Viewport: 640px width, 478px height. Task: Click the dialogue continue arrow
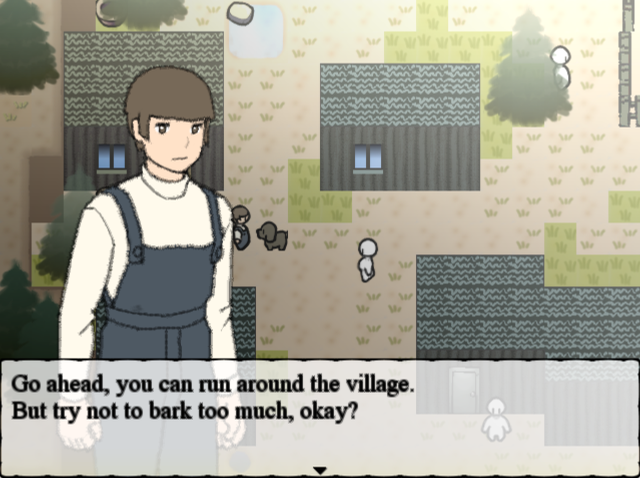pos(320,469)
